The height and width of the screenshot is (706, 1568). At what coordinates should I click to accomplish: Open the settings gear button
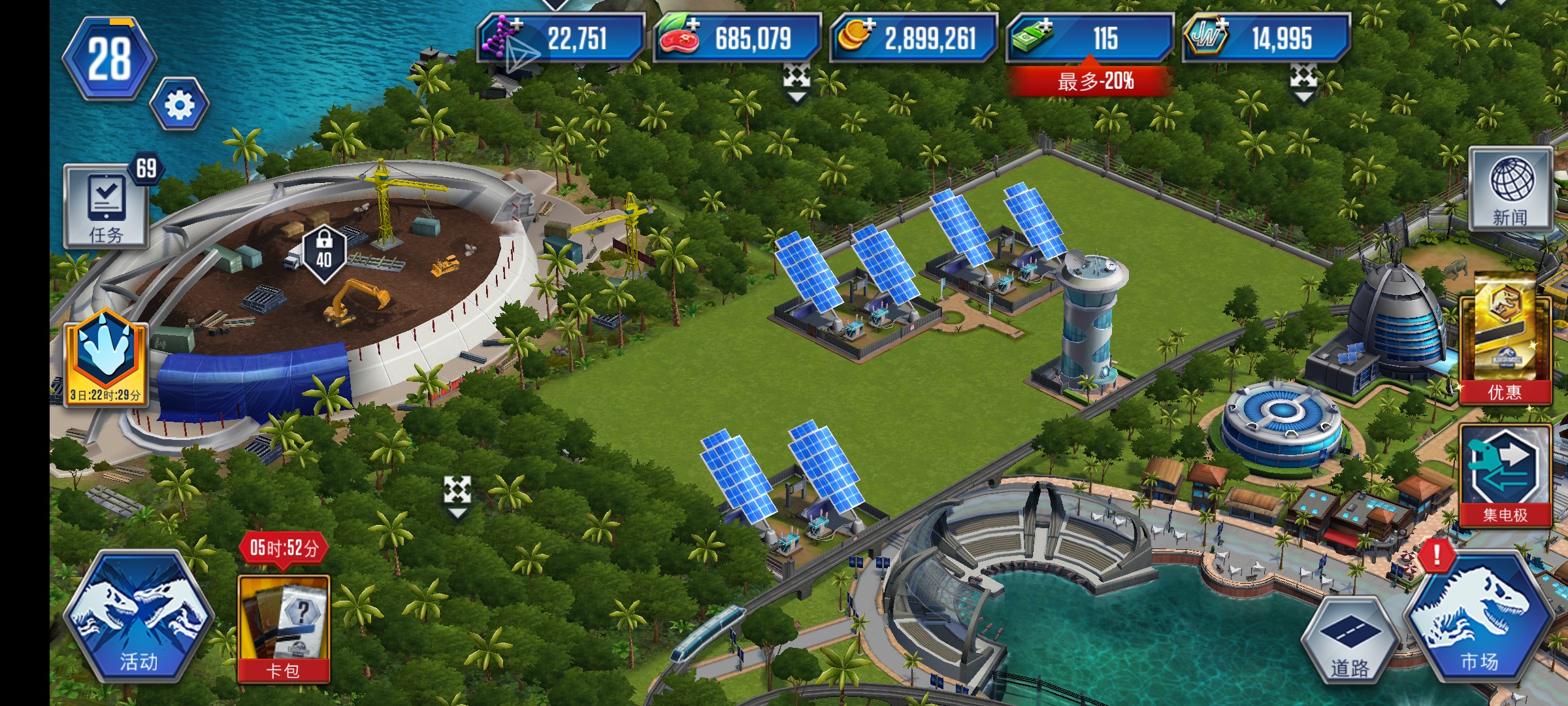coord(180,105)
